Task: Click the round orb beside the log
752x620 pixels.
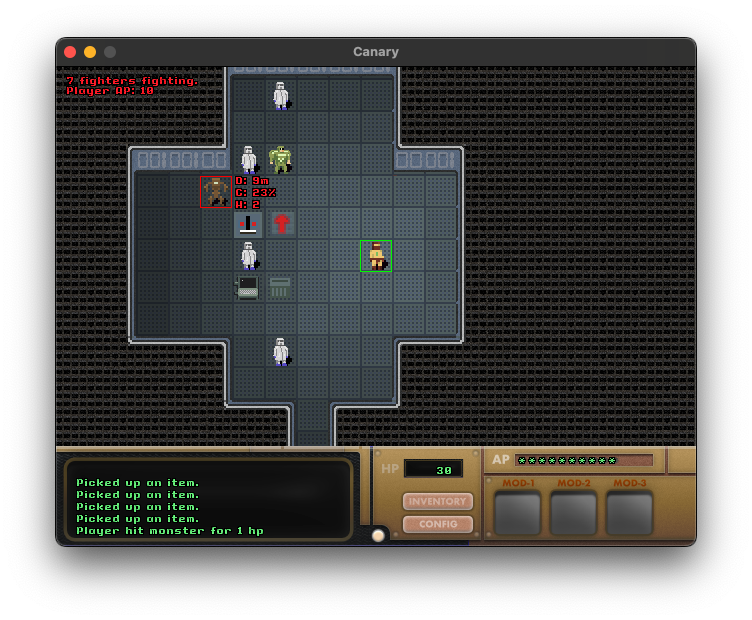Action: pos(378,535)
